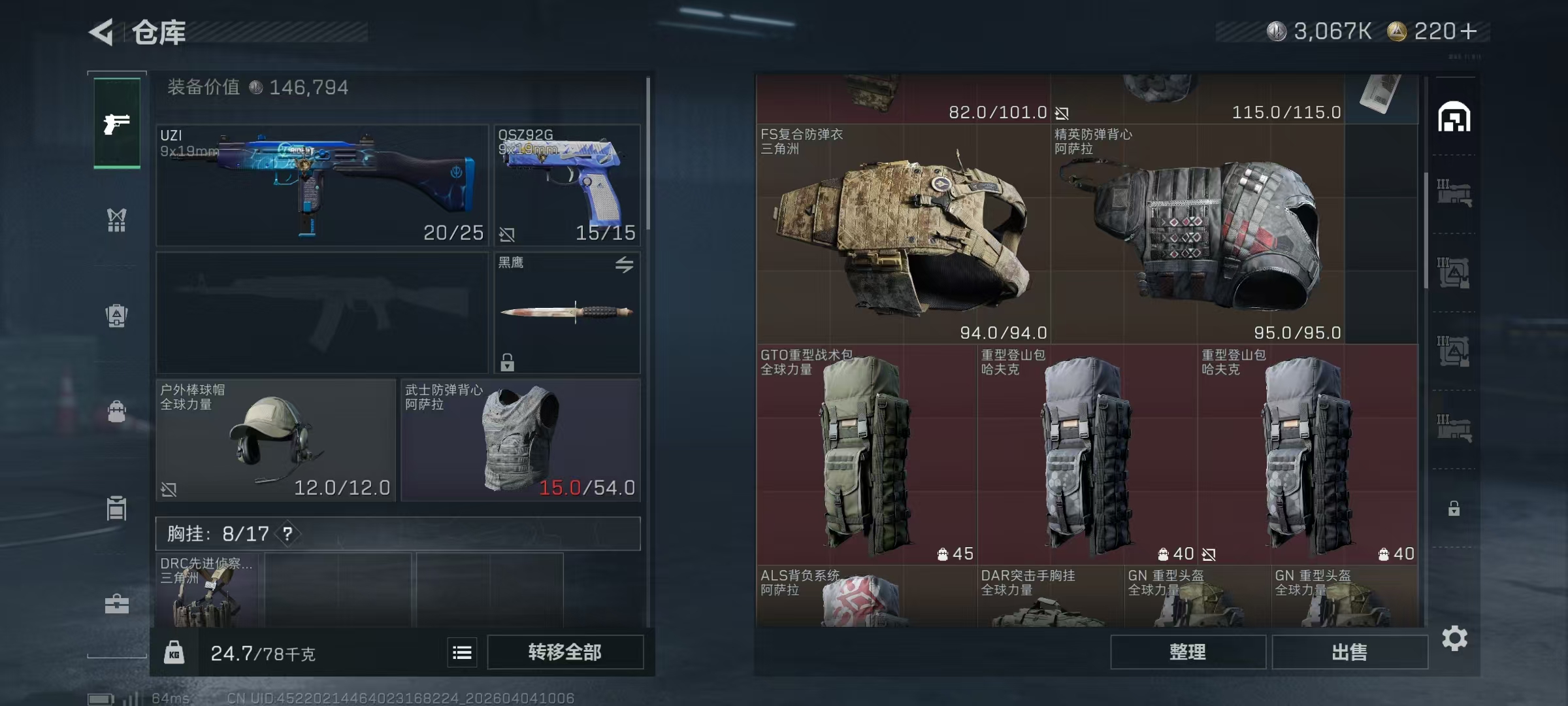
Task: Add currency with the plus button
Action: [1469, 31]
